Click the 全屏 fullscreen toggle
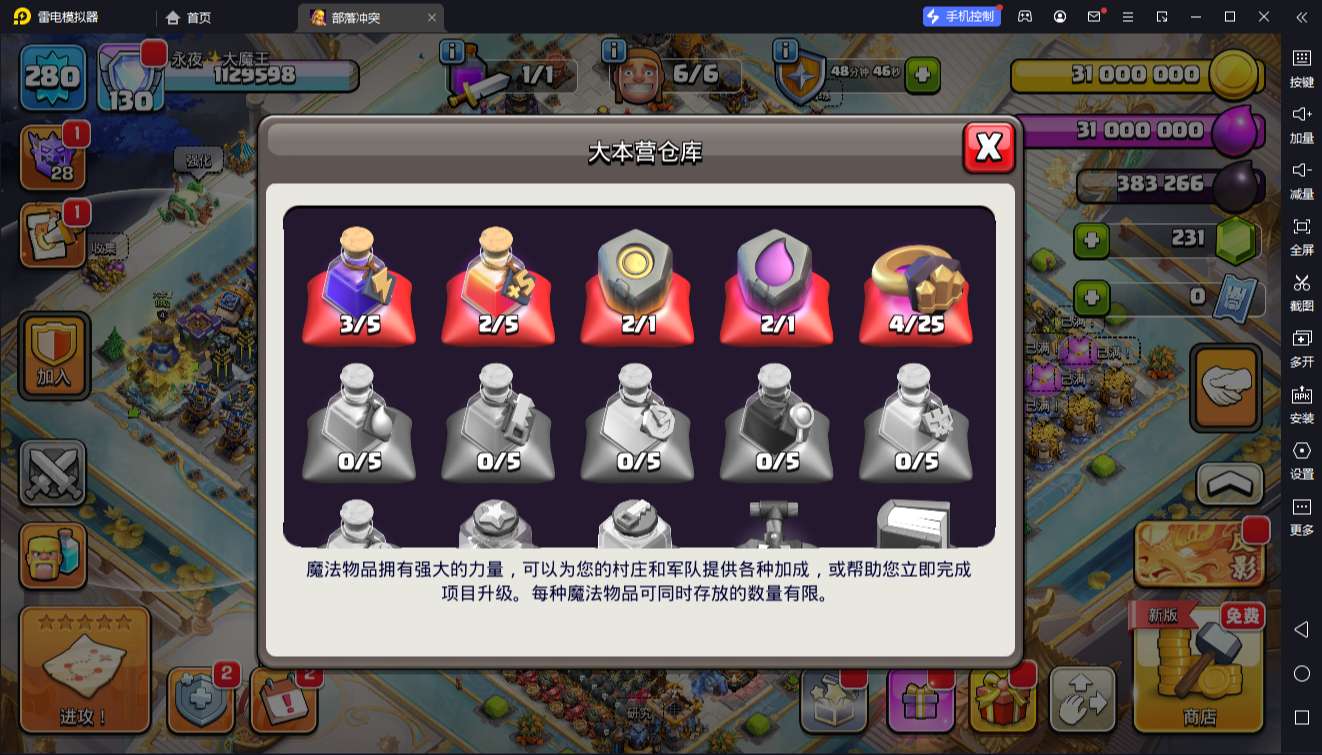 [x=1302, y=235]
